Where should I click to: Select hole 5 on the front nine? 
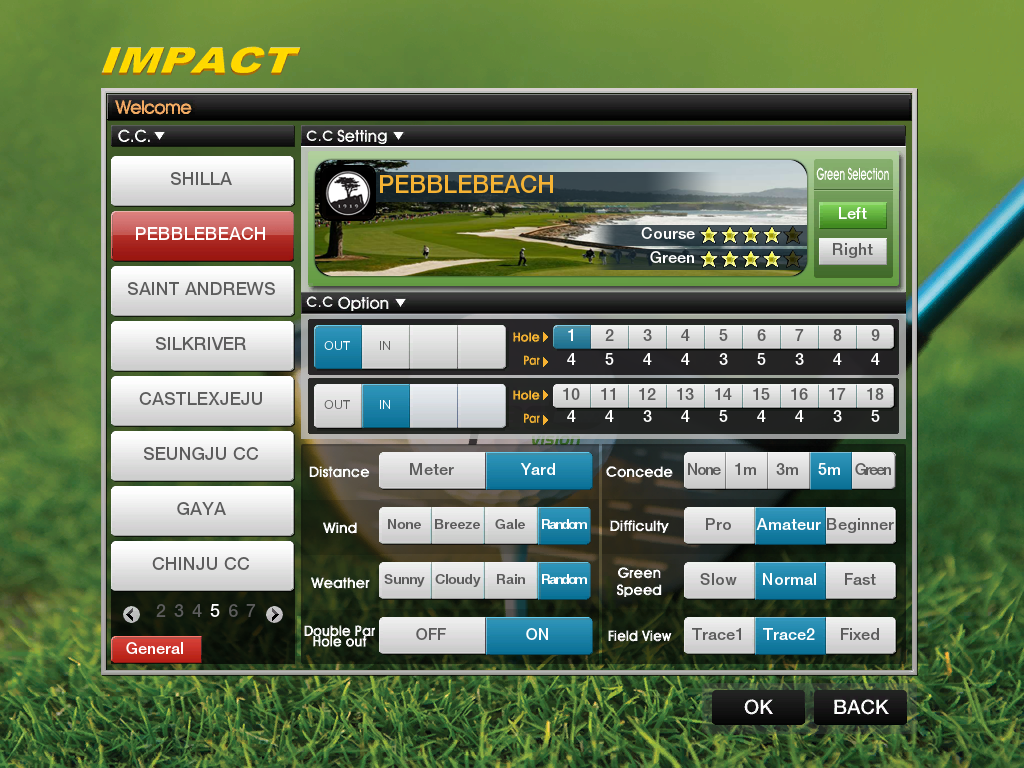point(723,337)
